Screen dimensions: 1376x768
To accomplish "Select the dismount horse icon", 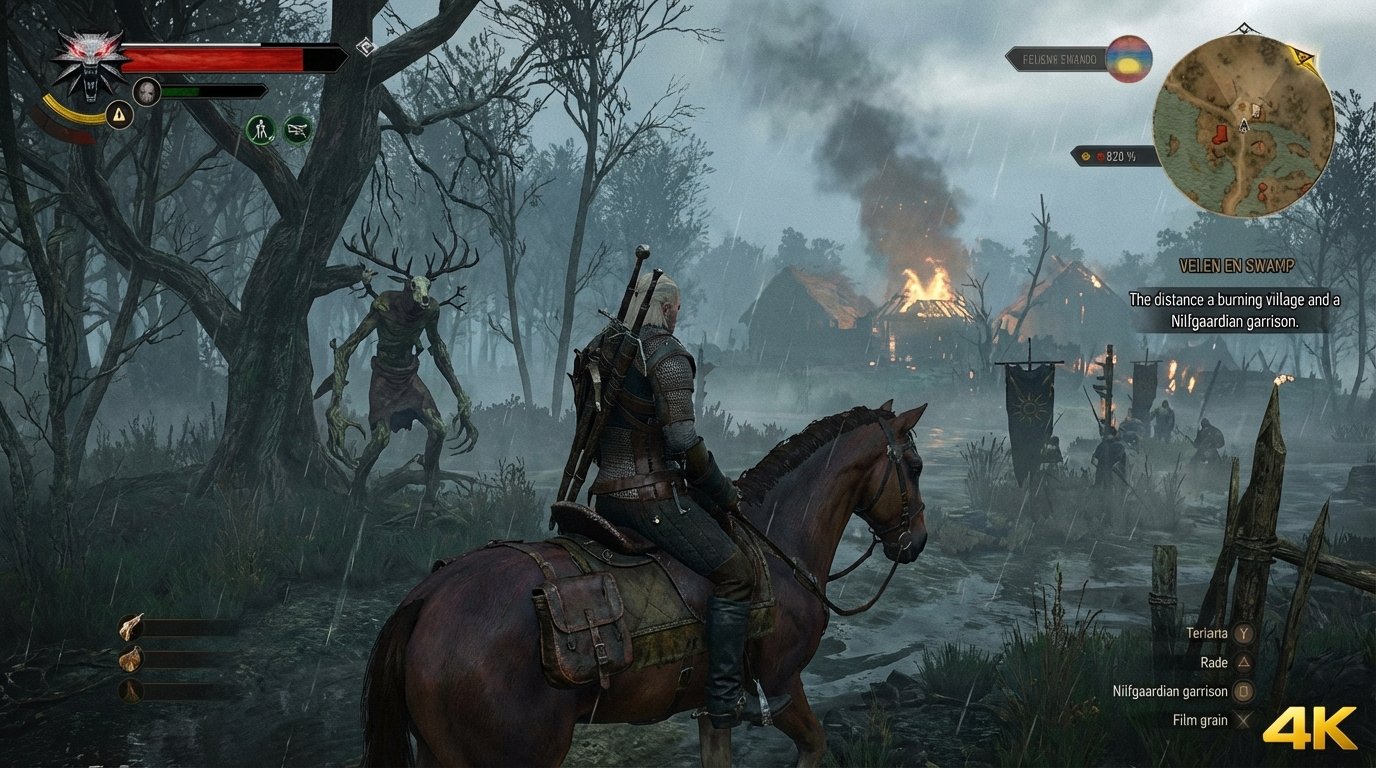I will click(260, 128).
